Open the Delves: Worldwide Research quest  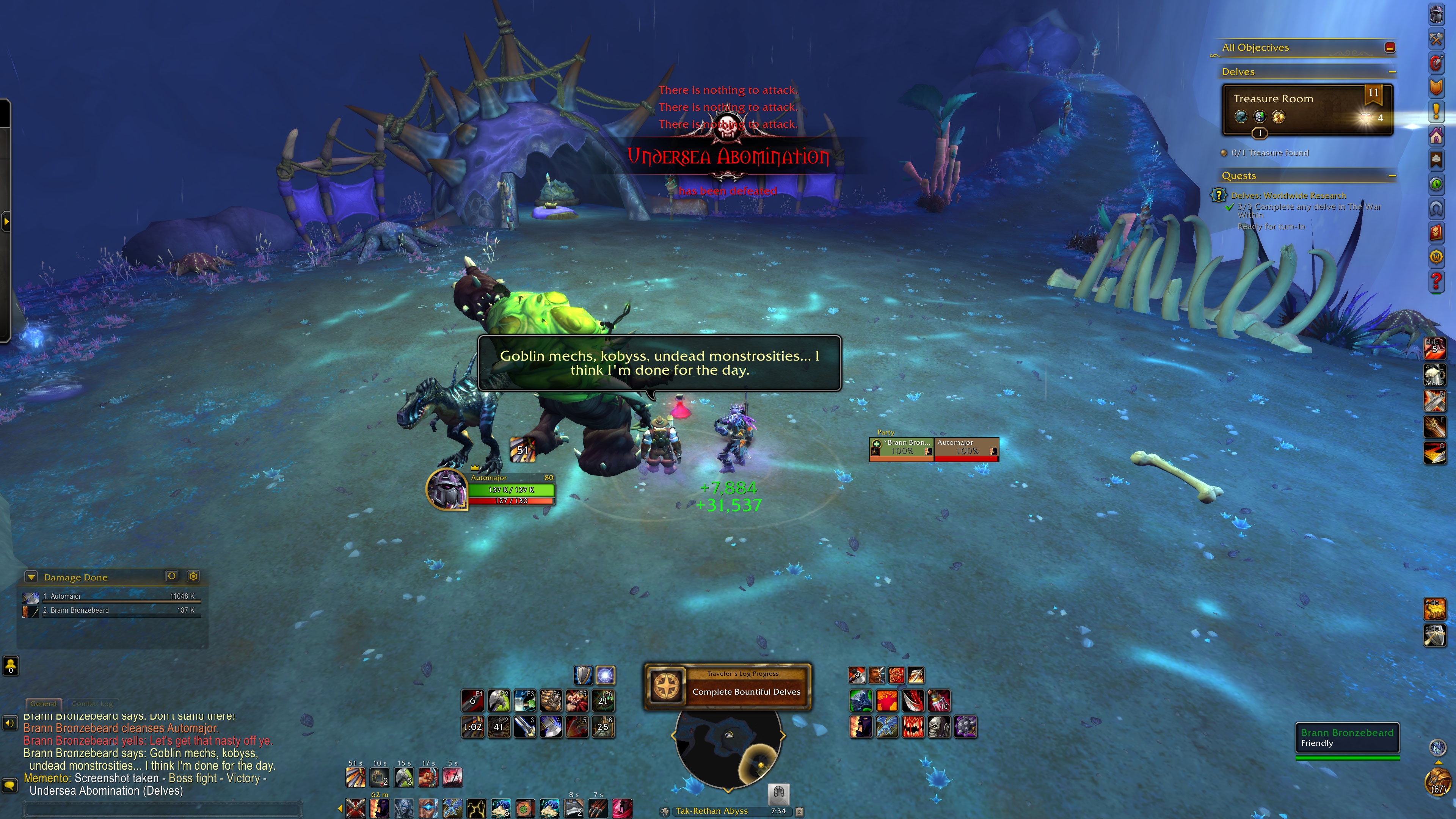(1288, 196)
